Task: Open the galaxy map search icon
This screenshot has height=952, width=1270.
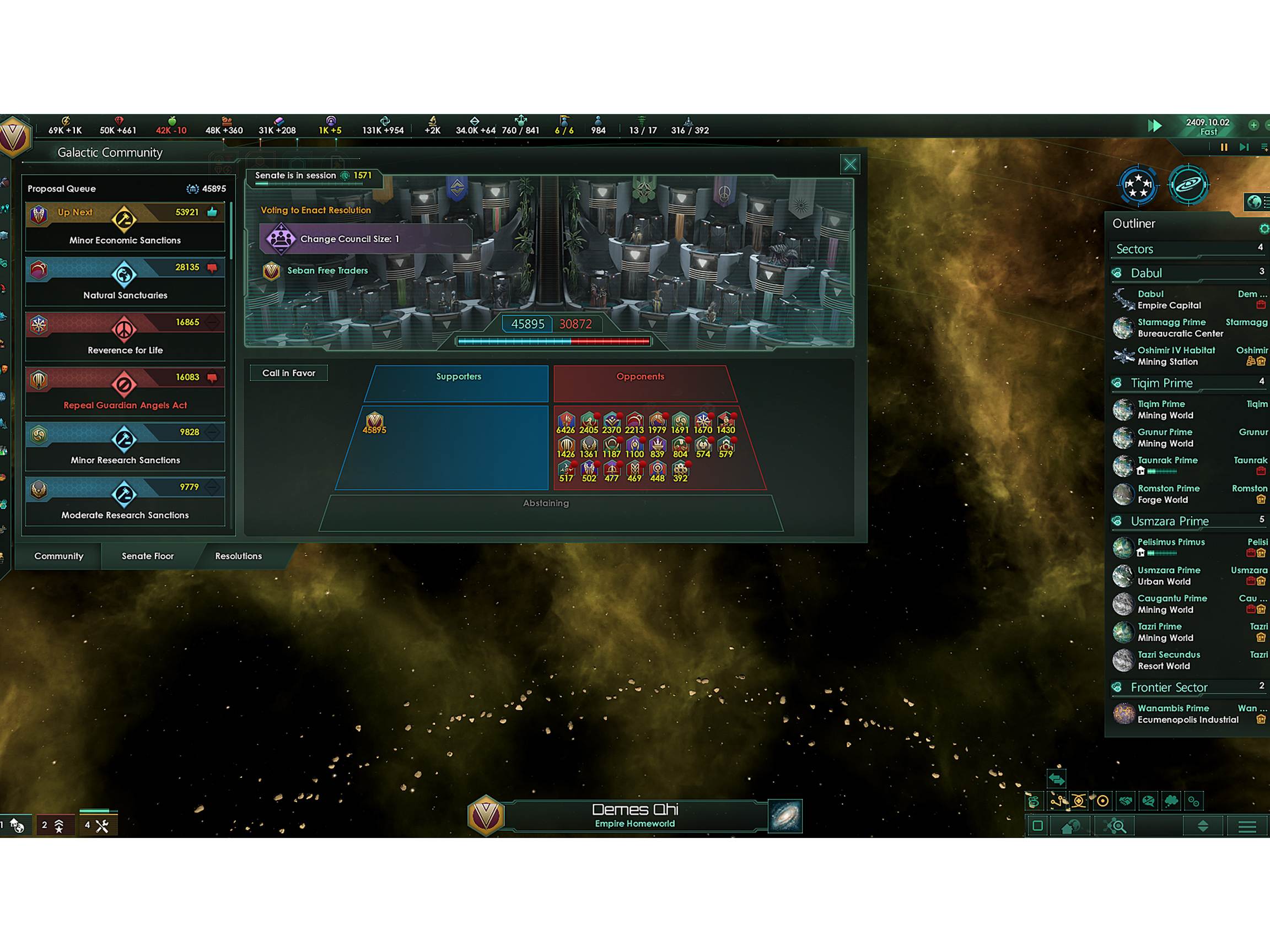Action: (x=1116, y=826)
